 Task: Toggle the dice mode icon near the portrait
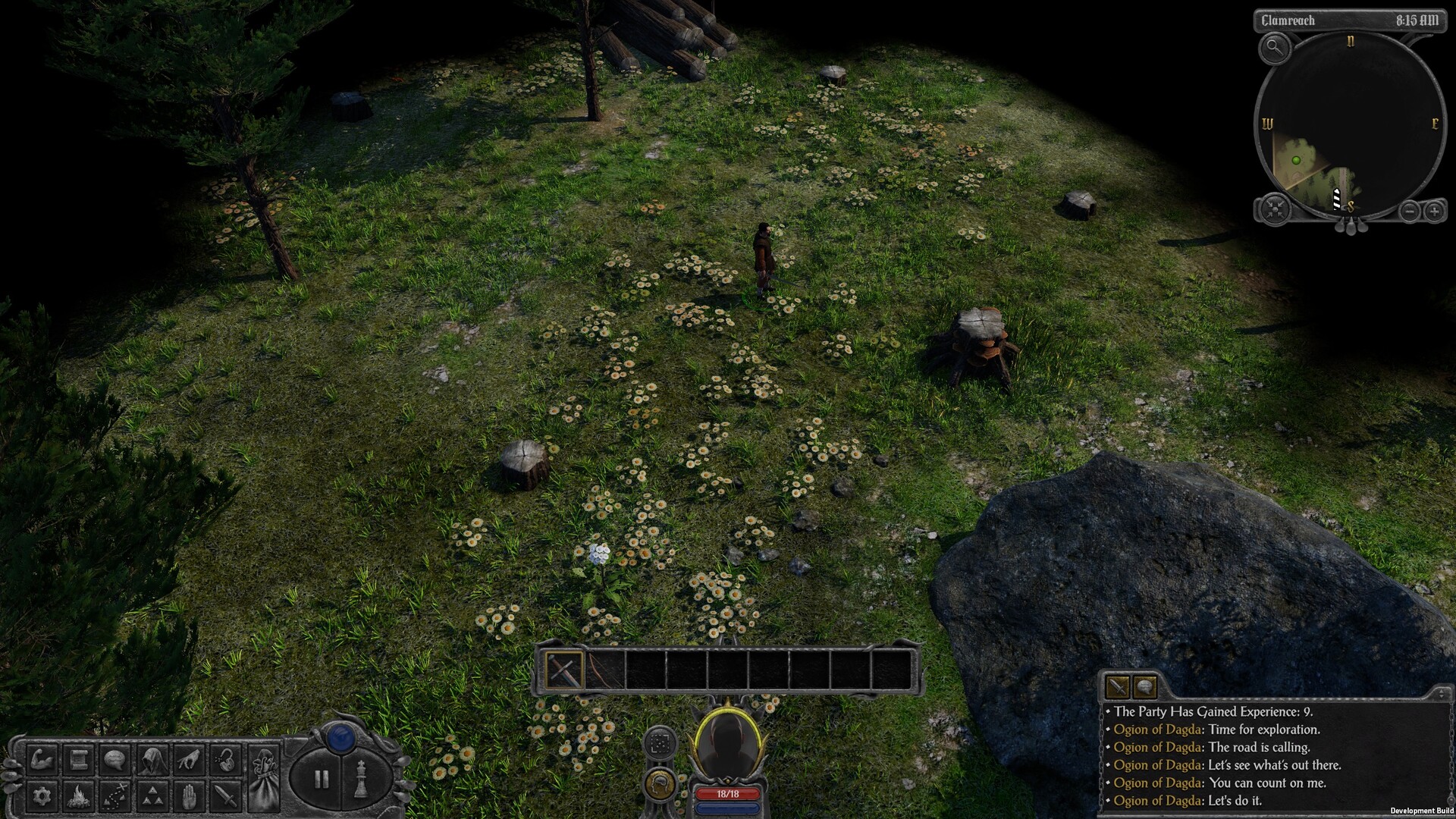[x=659, y=743]
